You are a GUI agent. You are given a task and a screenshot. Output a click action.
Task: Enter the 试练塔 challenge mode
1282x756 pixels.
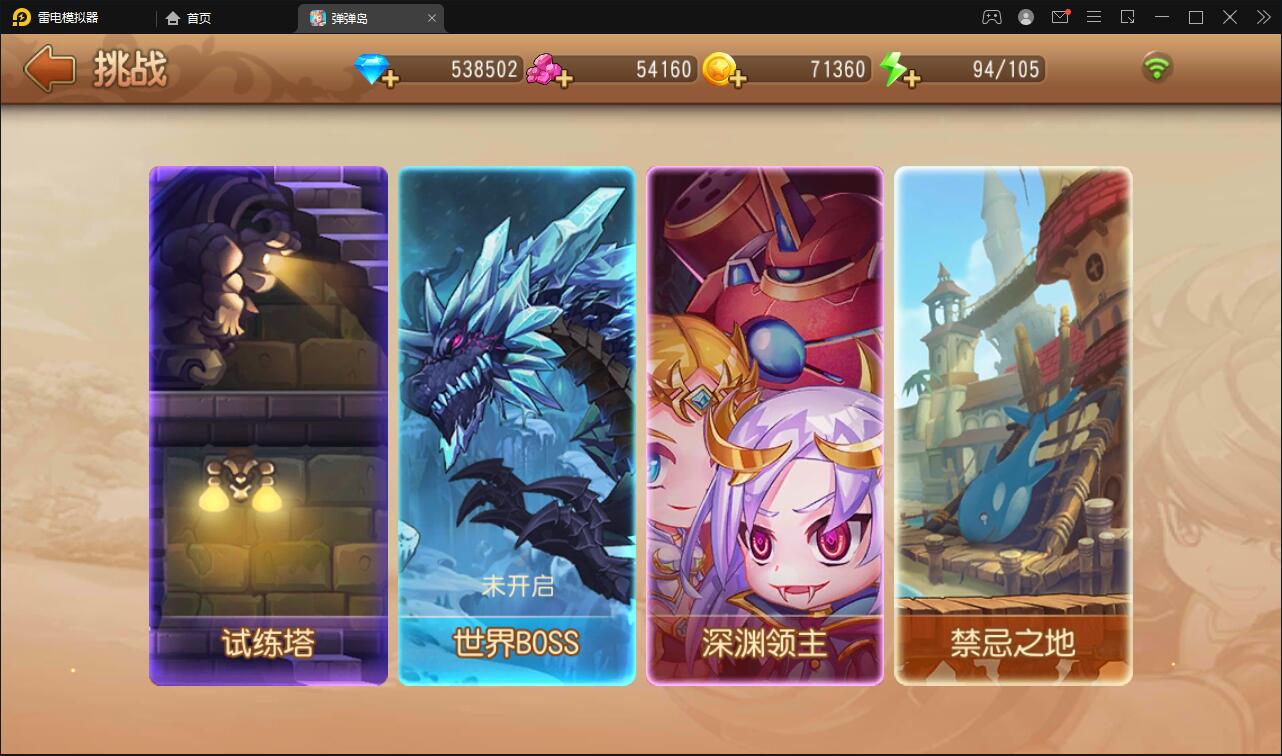[268, 427]
